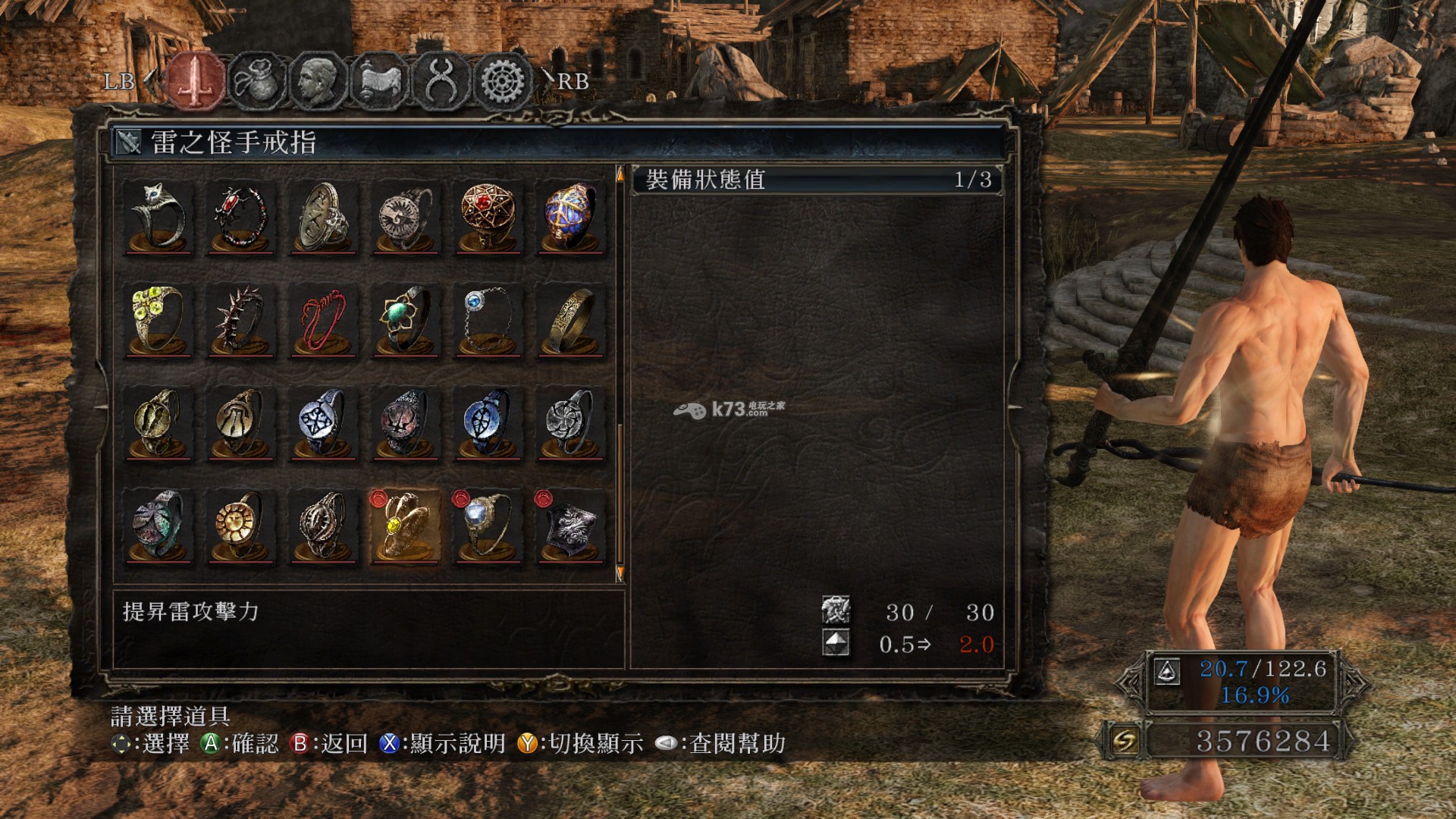Select the silver cat ring
The width and height of the screenshot is (1456, 819).
click(x=158, y=217)
